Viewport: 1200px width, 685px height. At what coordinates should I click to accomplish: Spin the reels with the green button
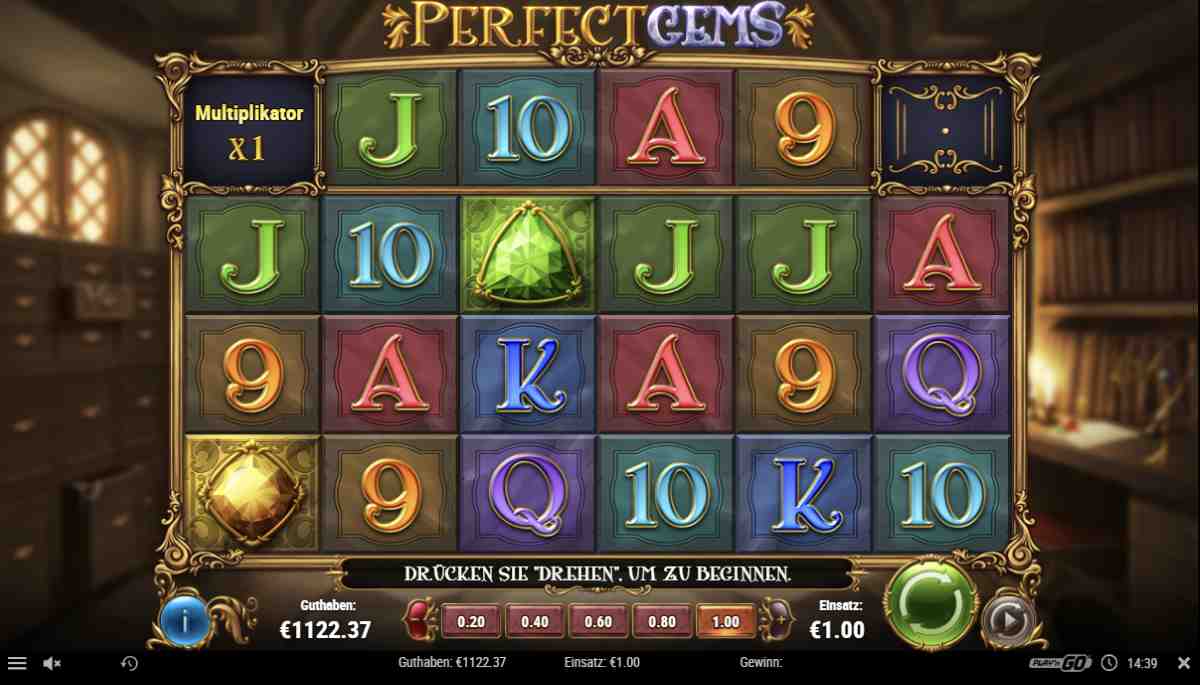click(929, 603)
